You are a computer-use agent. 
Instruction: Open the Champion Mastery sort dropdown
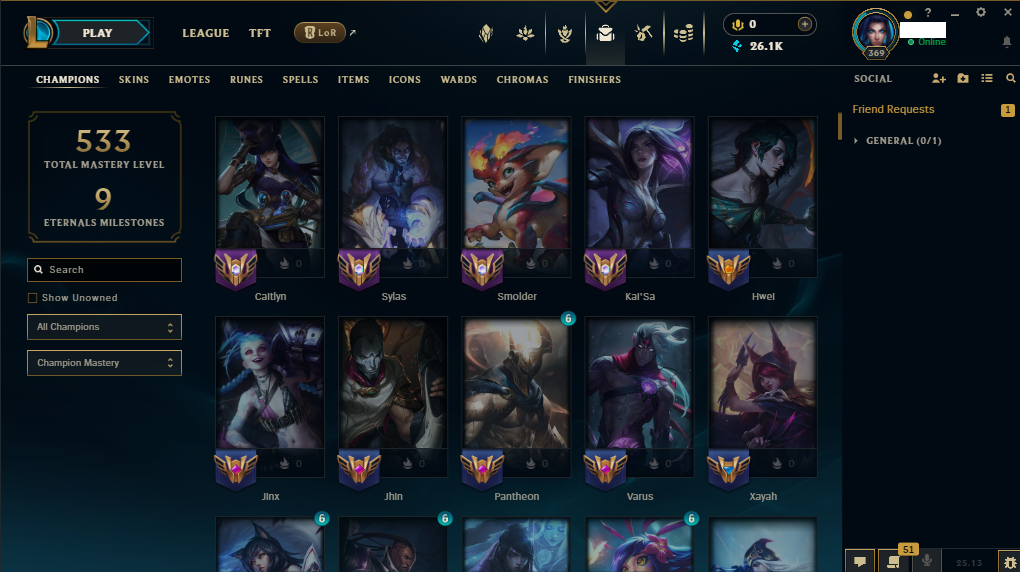(x=104, y=363)
